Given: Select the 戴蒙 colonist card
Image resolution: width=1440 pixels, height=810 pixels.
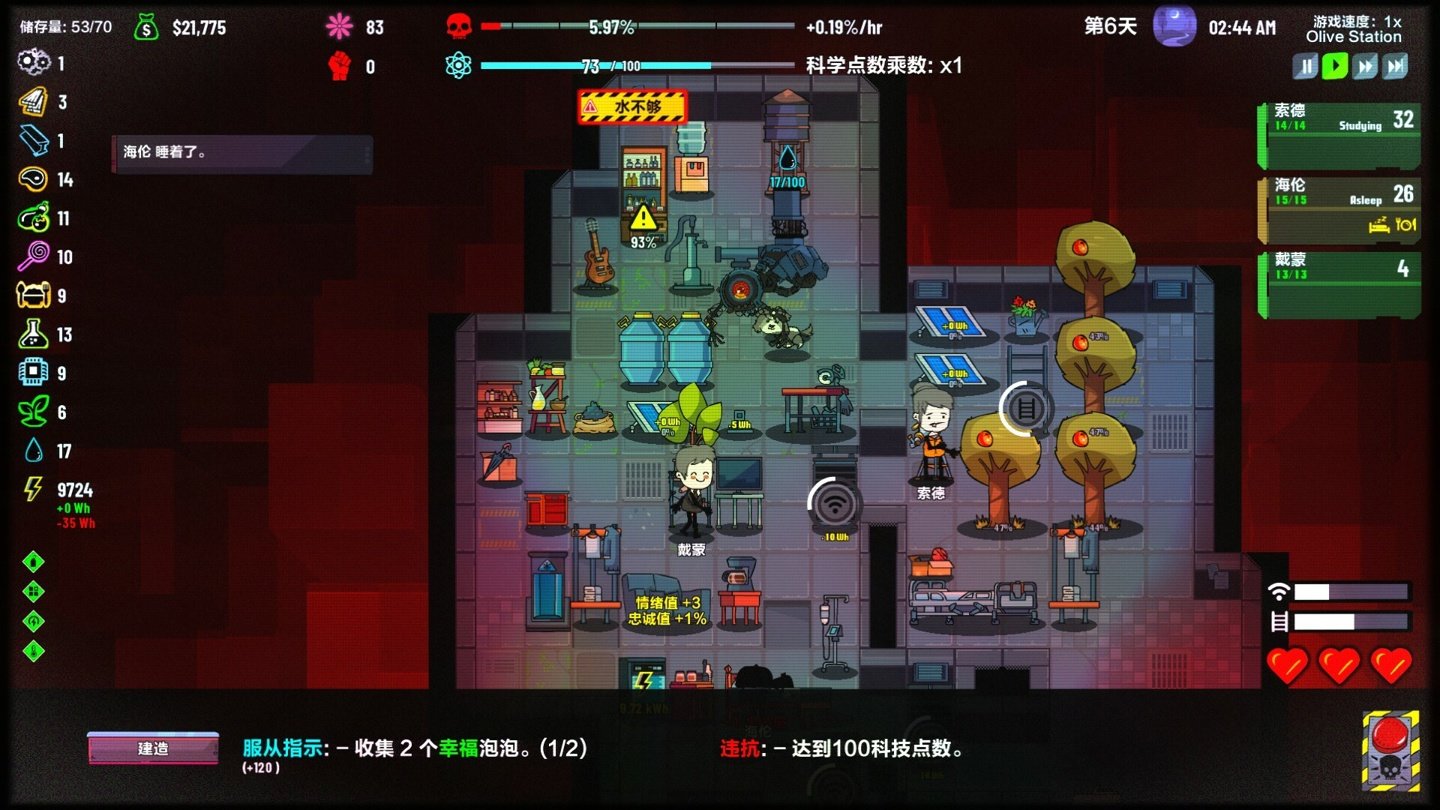Looking at the screenshot, I should point(1339,284).
